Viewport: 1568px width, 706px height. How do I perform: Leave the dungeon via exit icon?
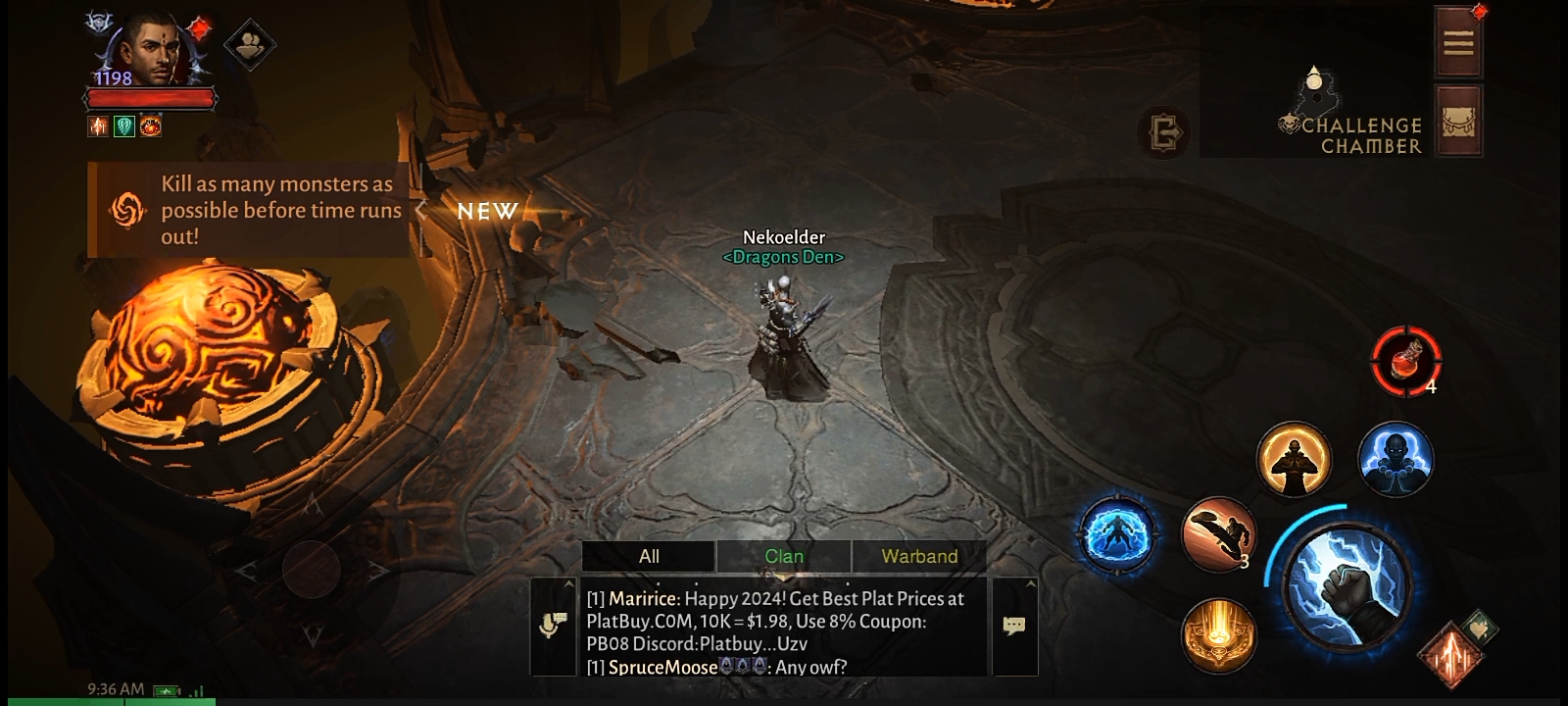click(x=1165, y=132)
